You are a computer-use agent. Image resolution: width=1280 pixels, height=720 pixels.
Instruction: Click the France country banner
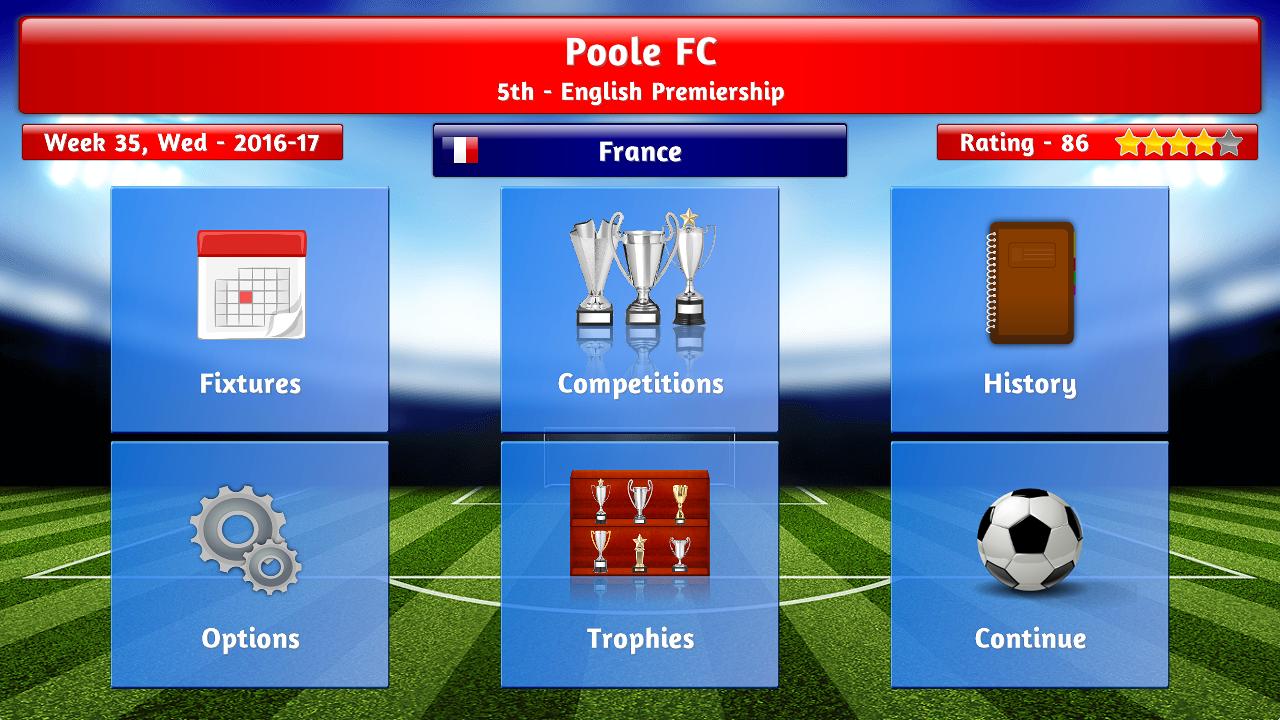(640, 151)
